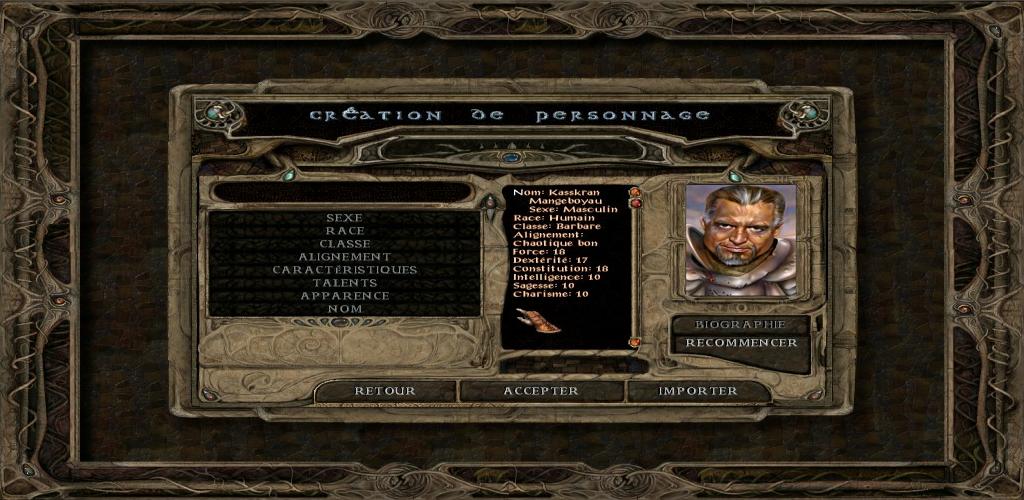Open the RACE selection step

(x=344, y=230)
